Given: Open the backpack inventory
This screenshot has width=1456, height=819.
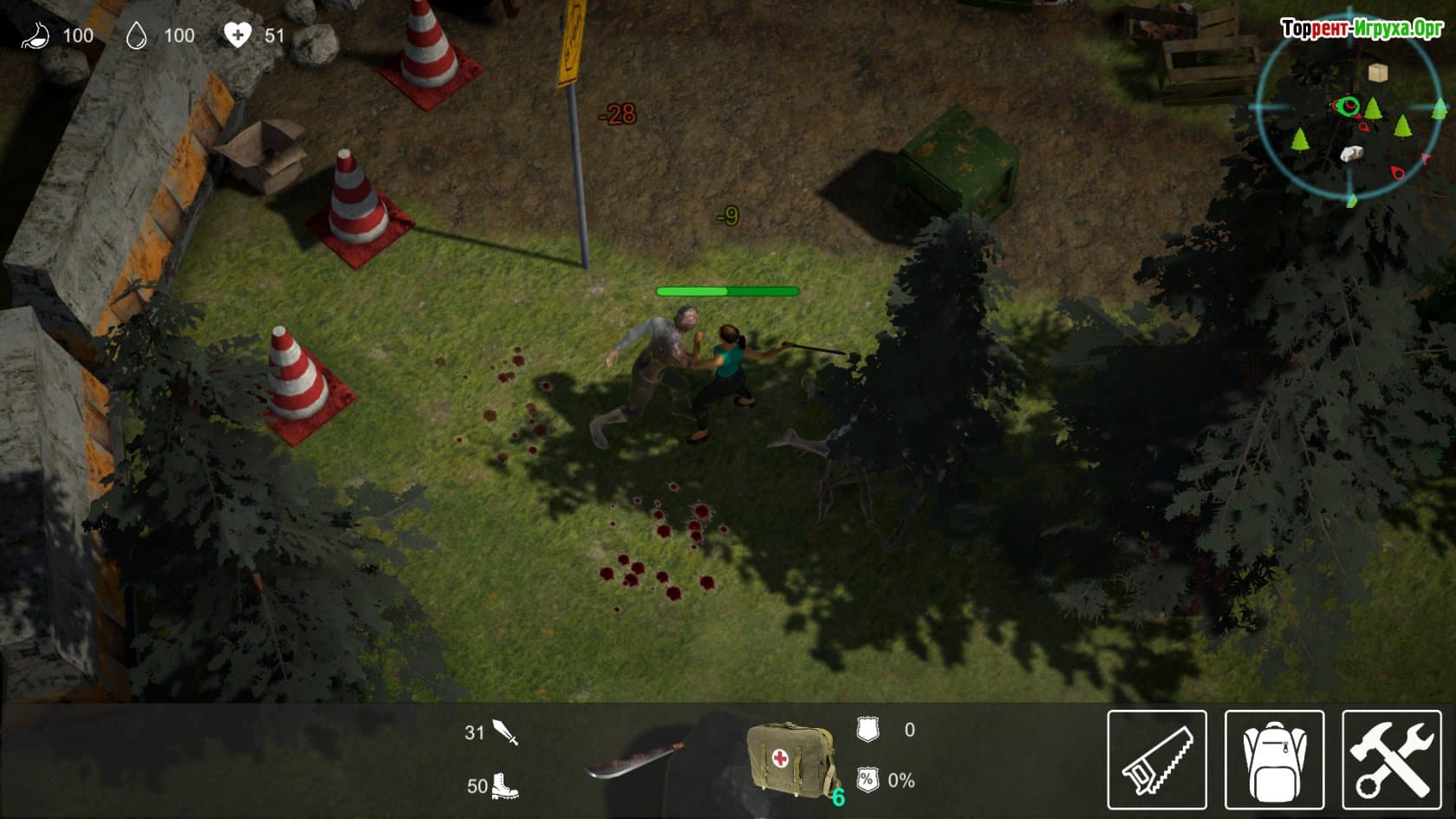Looking at the screenshot, I should pos(1273,759).
